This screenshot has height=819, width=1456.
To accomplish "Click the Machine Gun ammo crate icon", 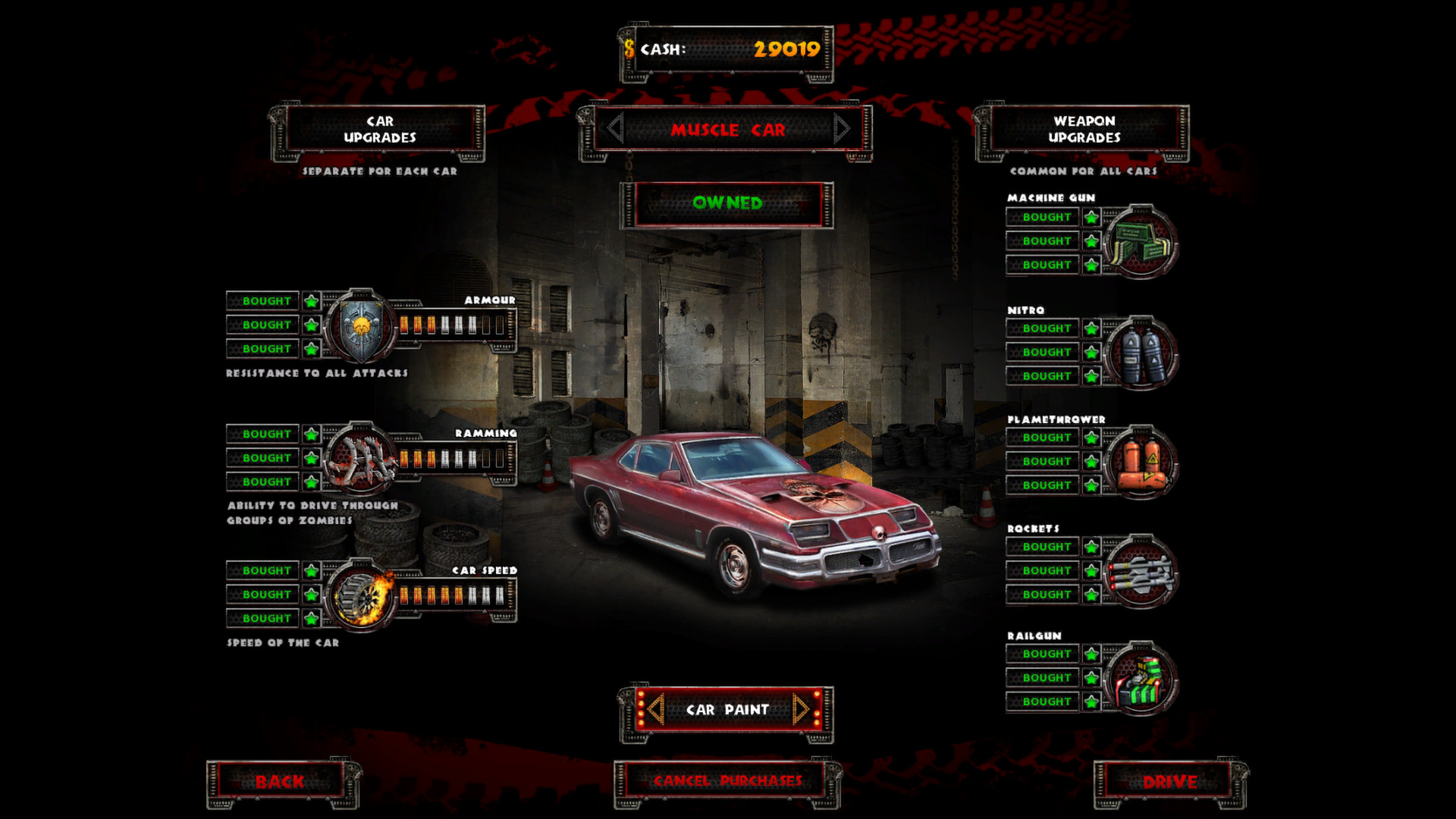I will coord(1141,241).
